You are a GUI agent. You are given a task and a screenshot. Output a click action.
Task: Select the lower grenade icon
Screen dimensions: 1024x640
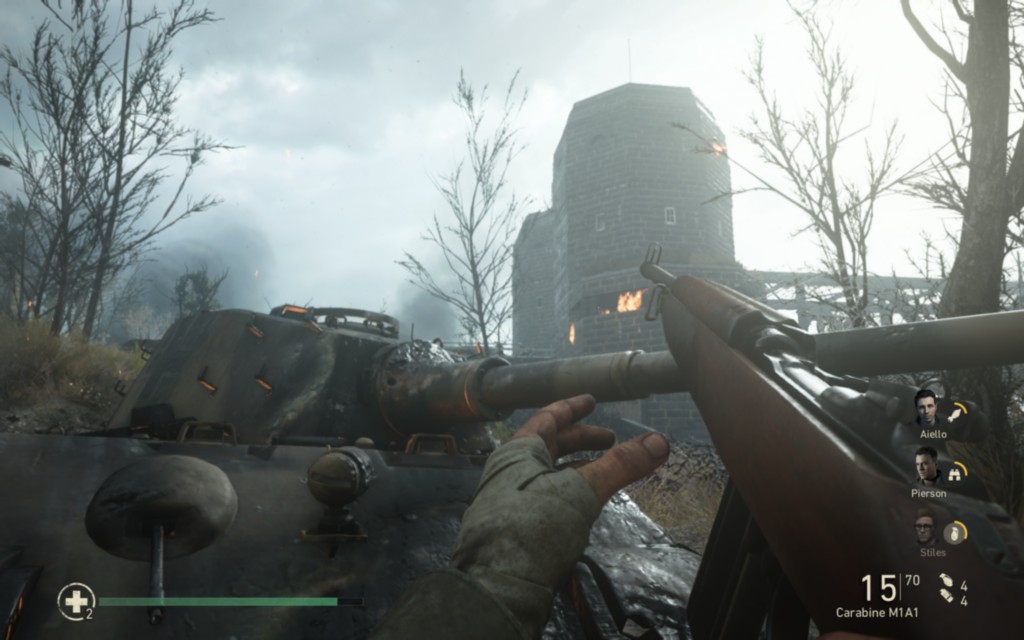click(945, 598)
